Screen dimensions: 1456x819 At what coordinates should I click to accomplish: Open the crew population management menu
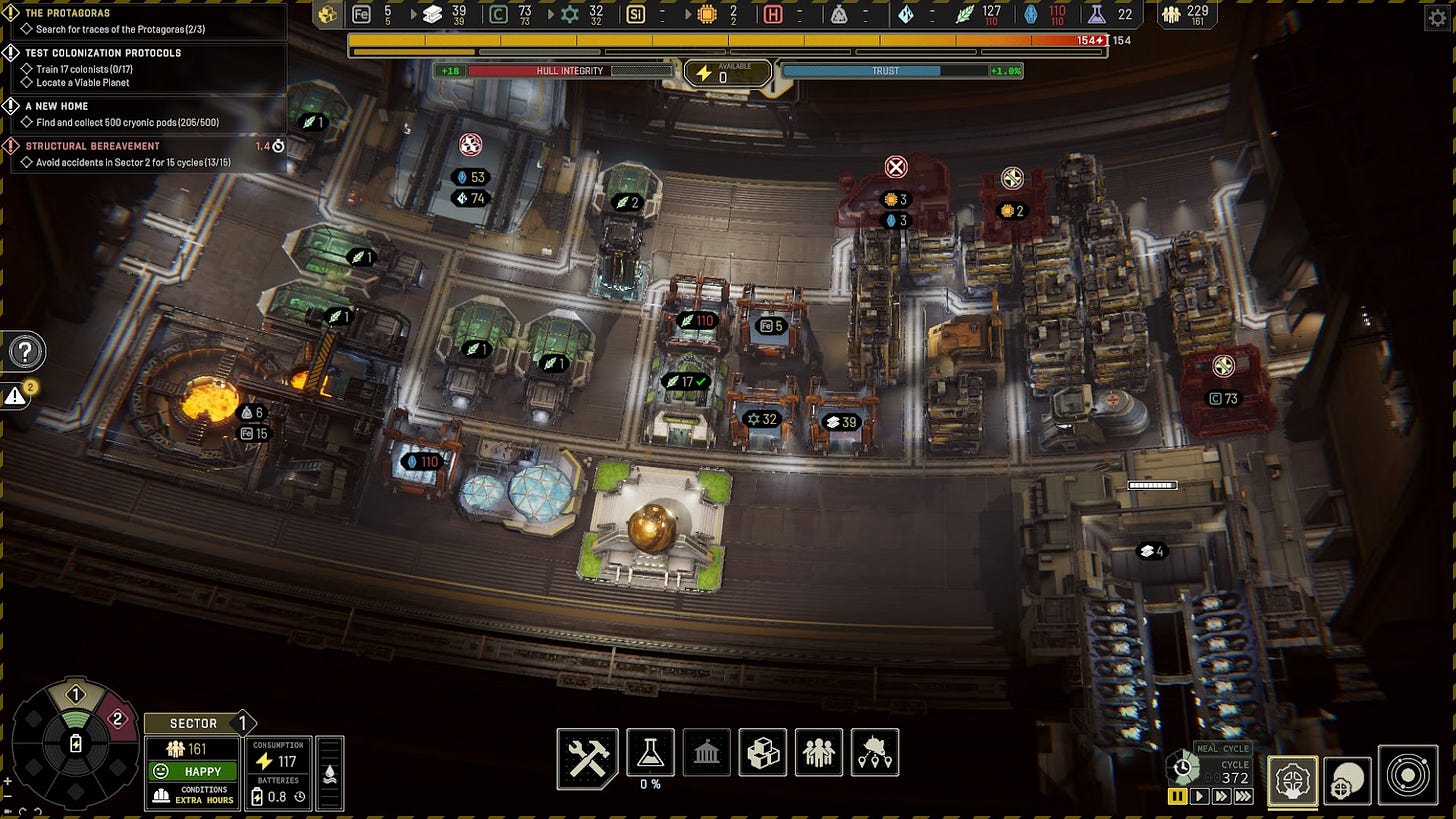point(818,752)
